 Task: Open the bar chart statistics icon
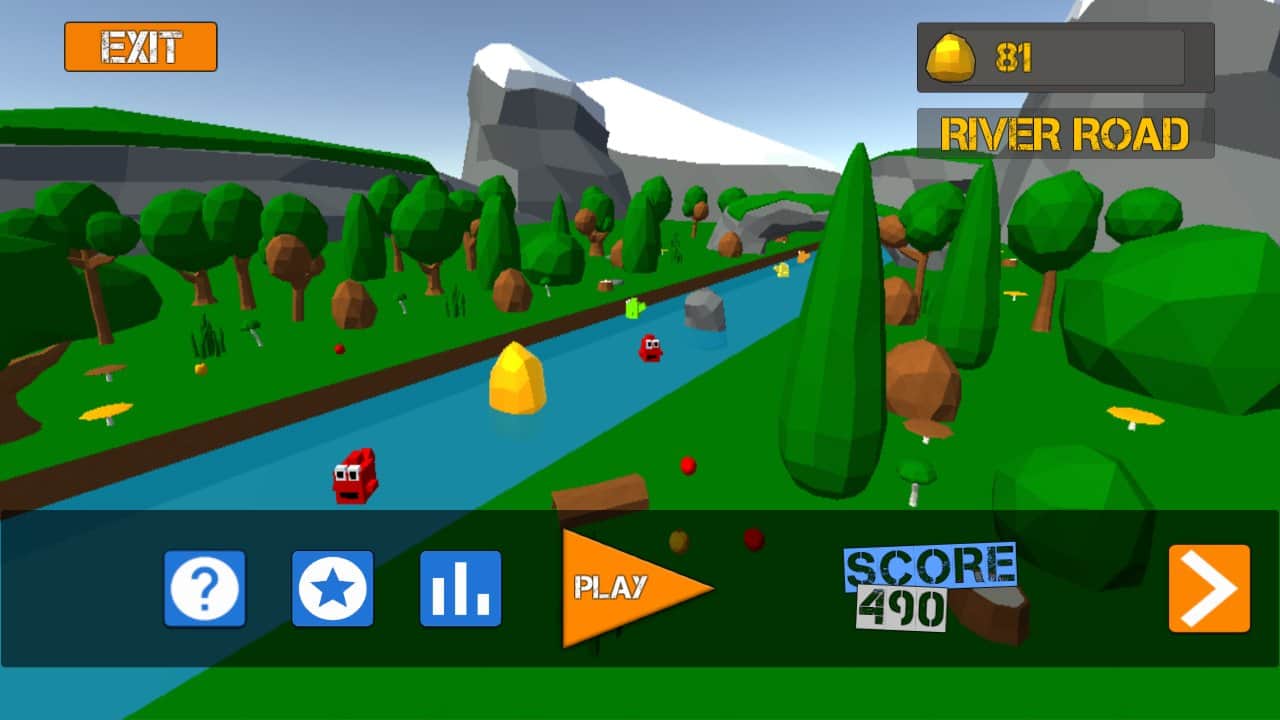pos(460,589)
